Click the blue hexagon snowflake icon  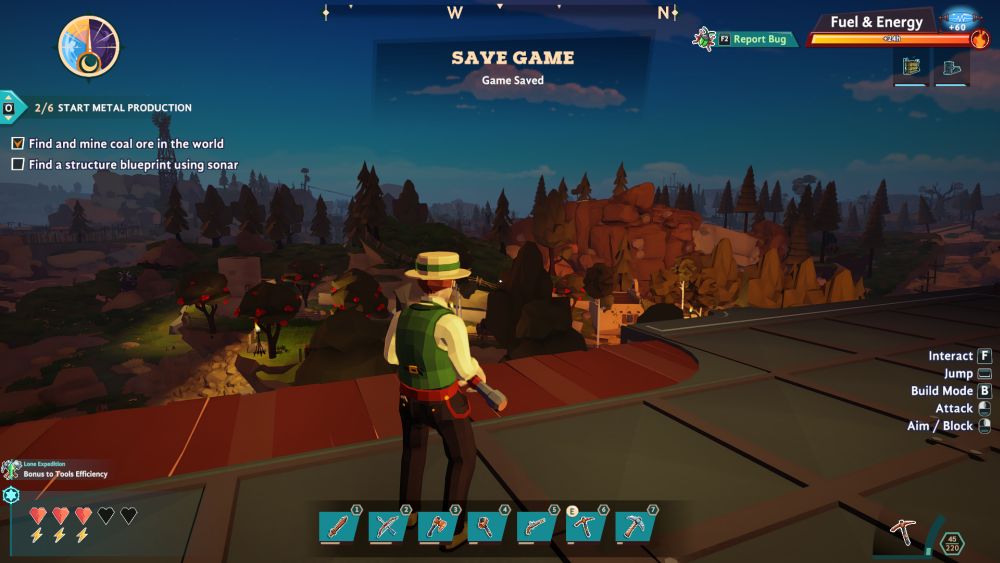click(12, 495)
